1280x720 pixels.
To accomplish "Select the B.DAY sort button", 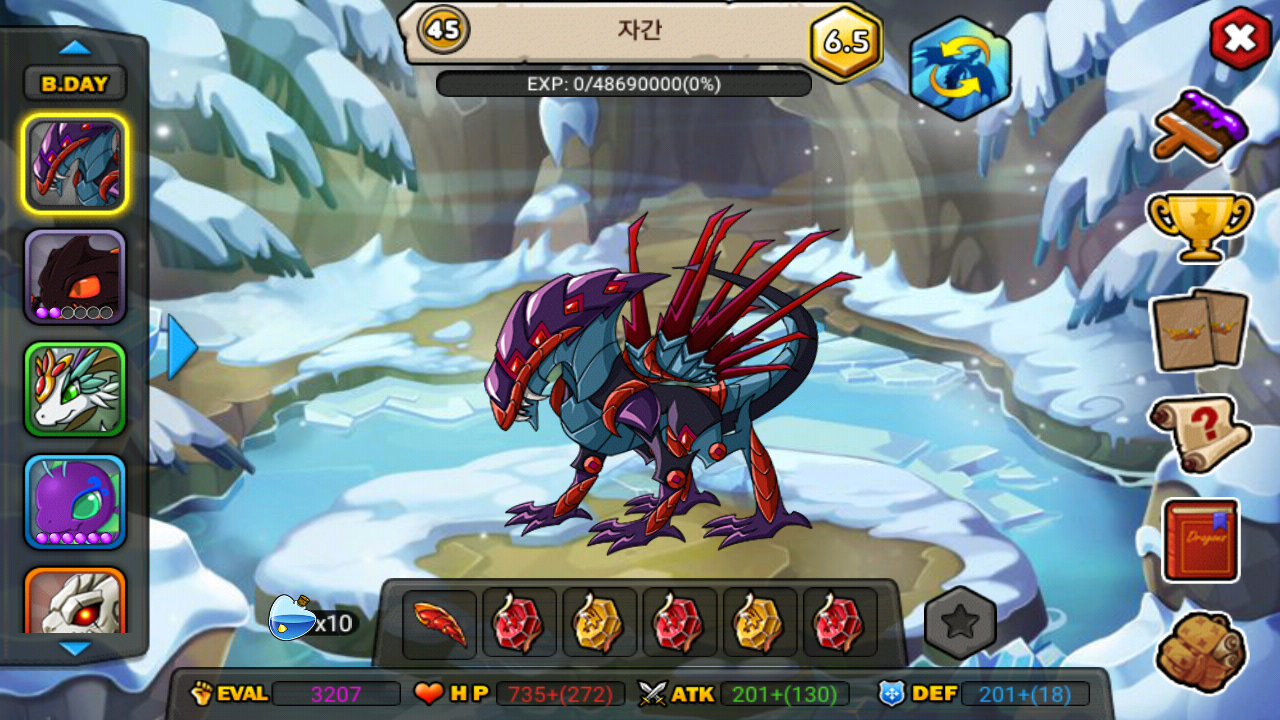I will click(75, 84).
